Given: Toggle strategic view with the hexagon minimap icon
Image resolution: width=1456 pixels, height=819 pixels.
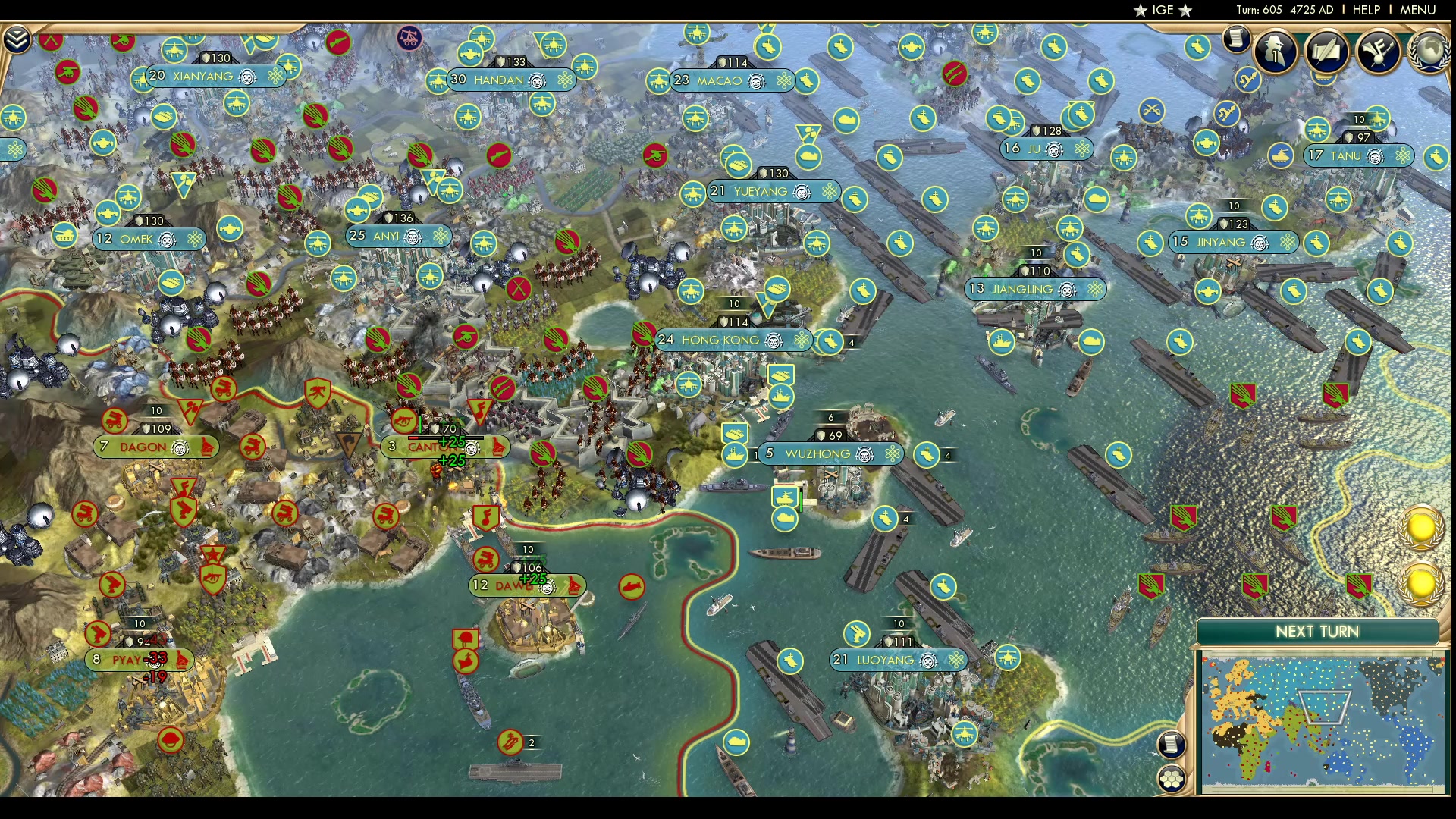Looking at the screenshot, I should coord(1172,777).
